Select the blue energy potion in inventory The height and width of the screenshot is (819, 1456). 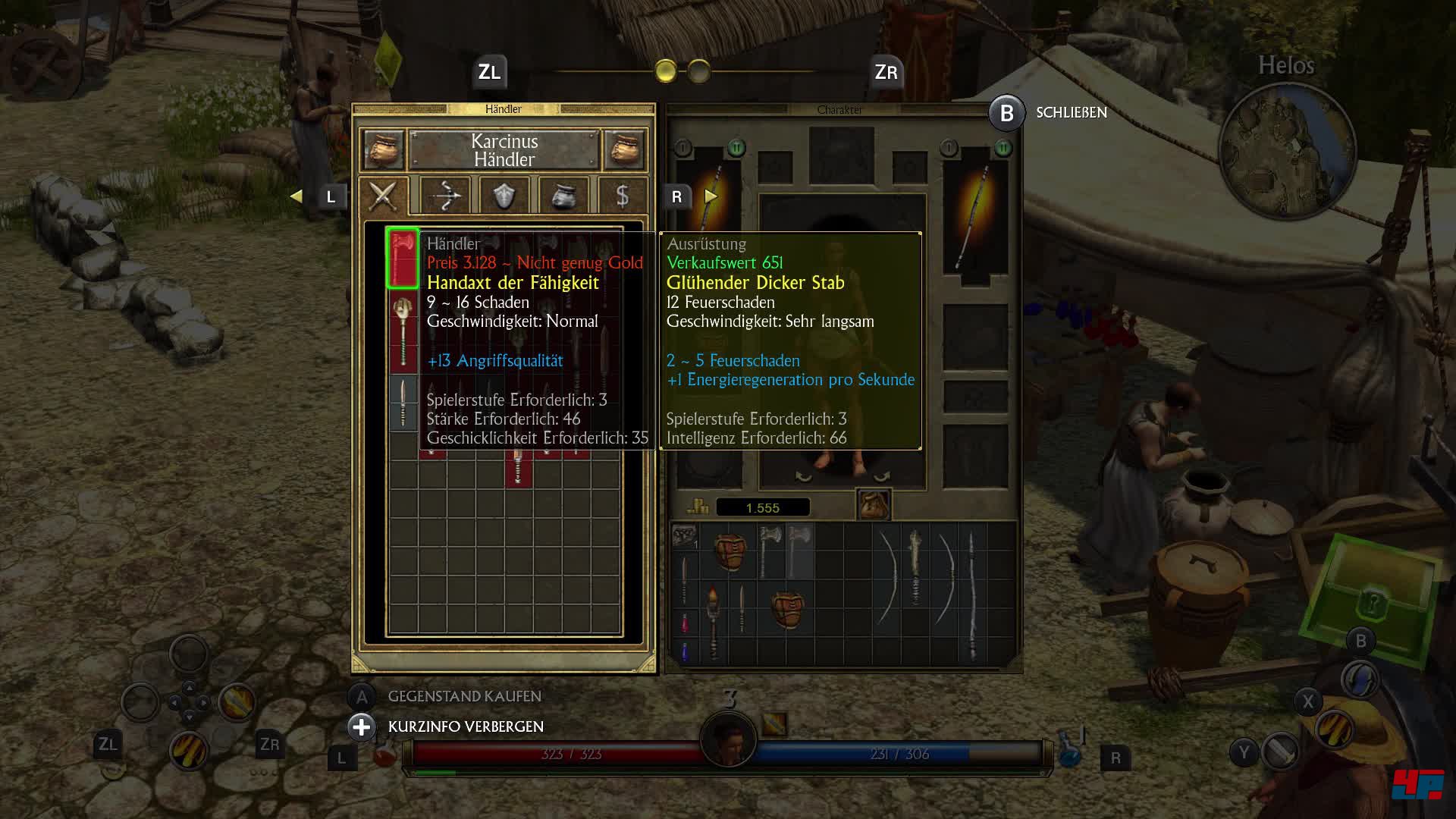coord(685,651)
